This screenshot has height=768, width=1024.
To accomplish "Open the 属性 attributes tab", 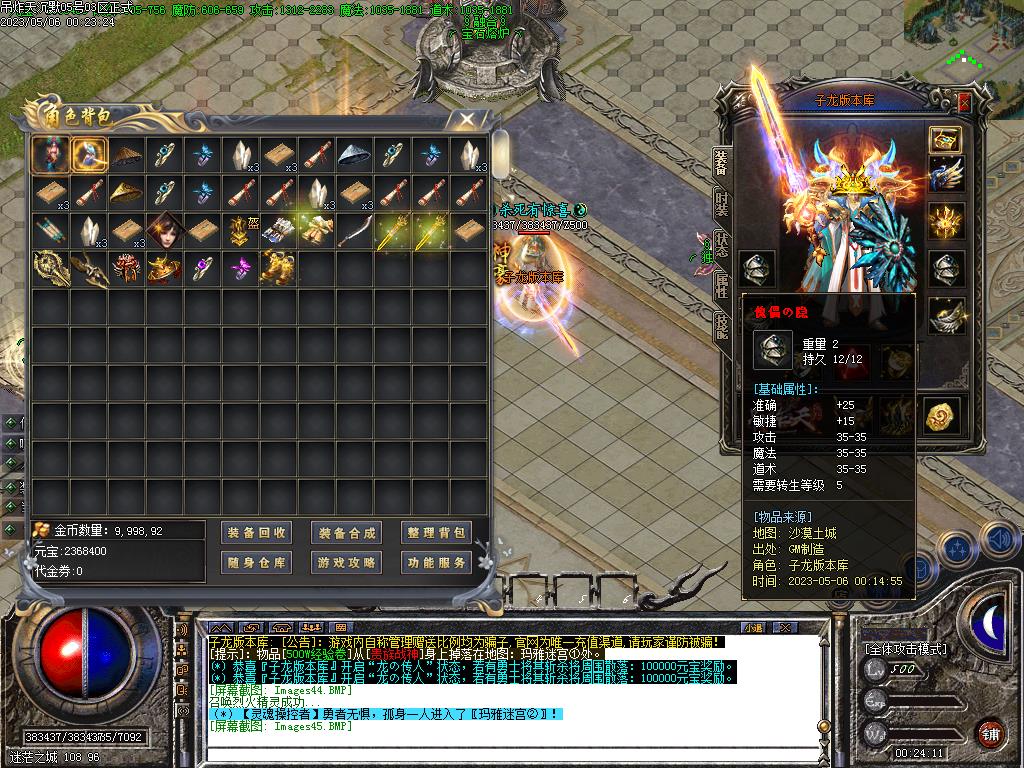I will (x=722, y=287).
